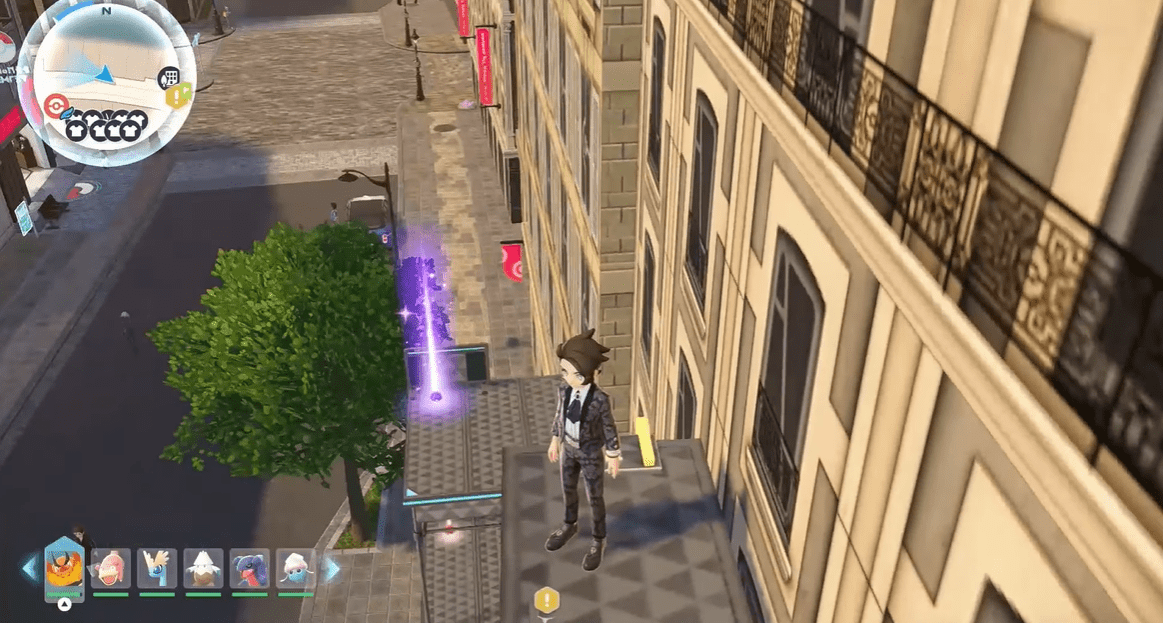
Task: Click the party bar's left arrow
Action: 30,569
